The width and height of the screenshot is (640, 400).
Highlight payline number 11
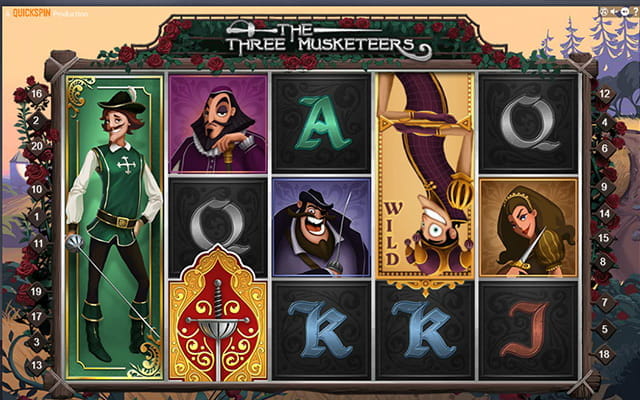37,243
